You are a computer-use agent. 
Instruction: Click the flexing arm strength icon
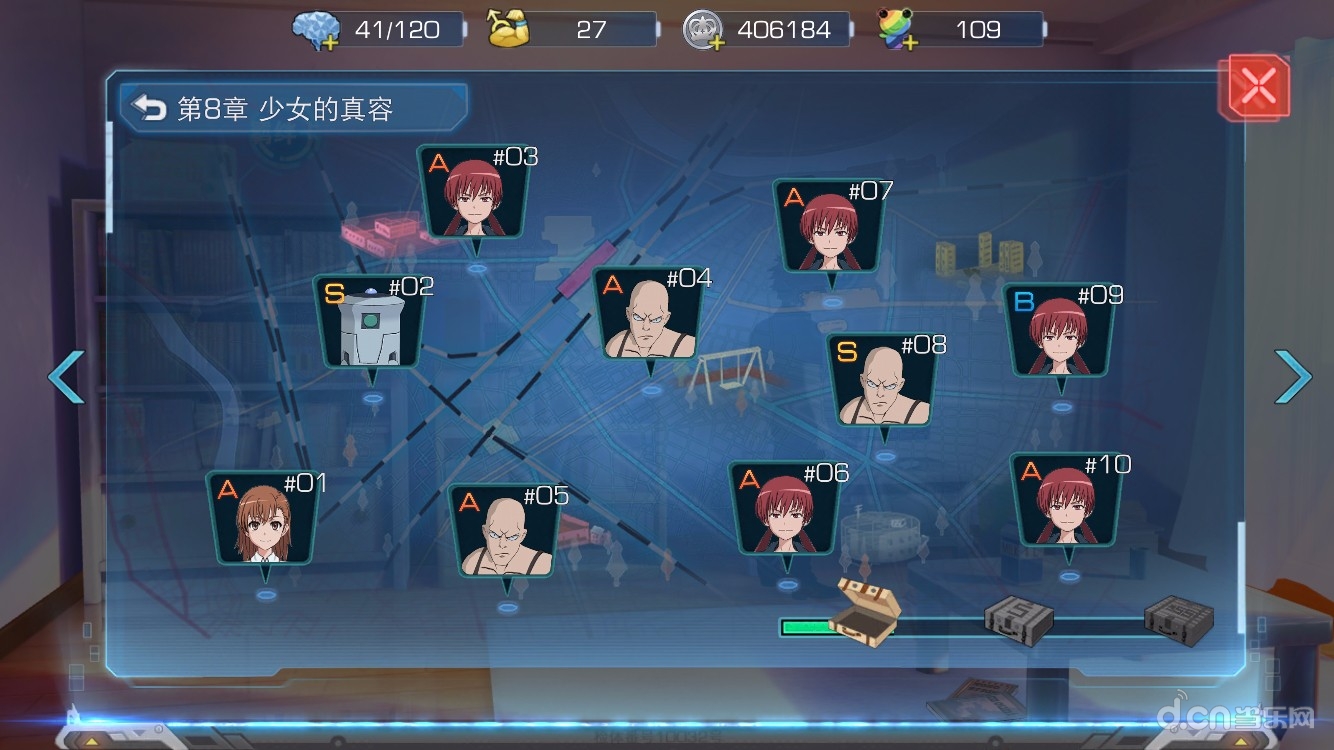pos(514,29)
